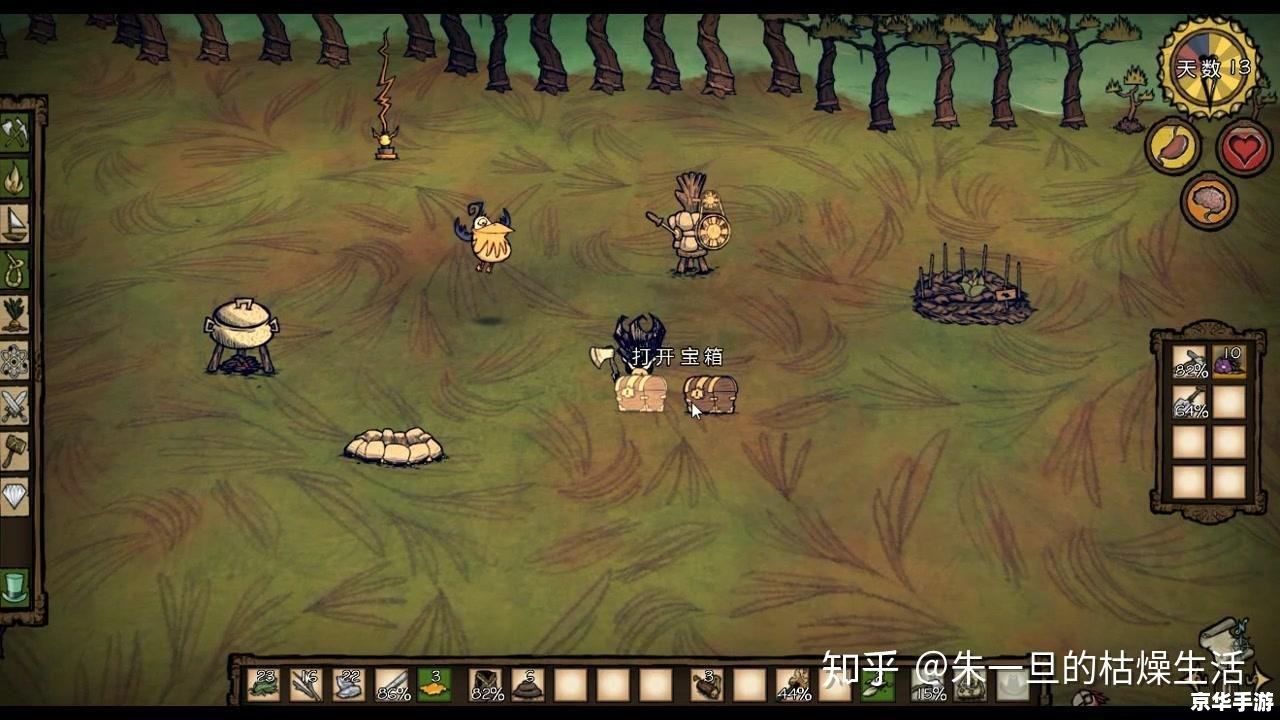Open the Food farming crafting tab
This screenshot has width=1280, height=720.
pyautogui.click(x=14, y=313)
